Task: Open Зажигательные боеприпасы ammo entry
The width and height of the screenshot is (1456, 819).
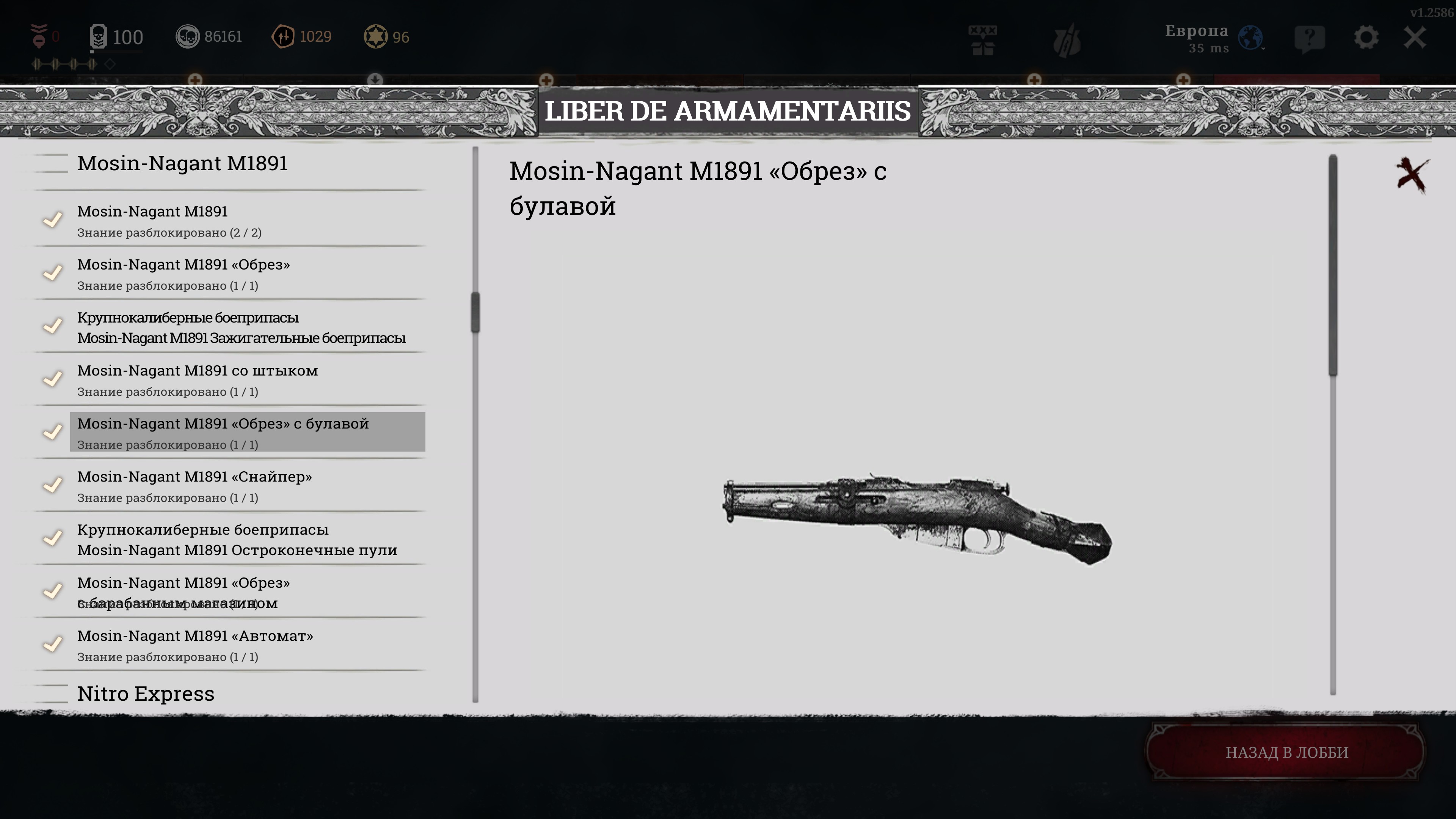Action: point(241,327)
